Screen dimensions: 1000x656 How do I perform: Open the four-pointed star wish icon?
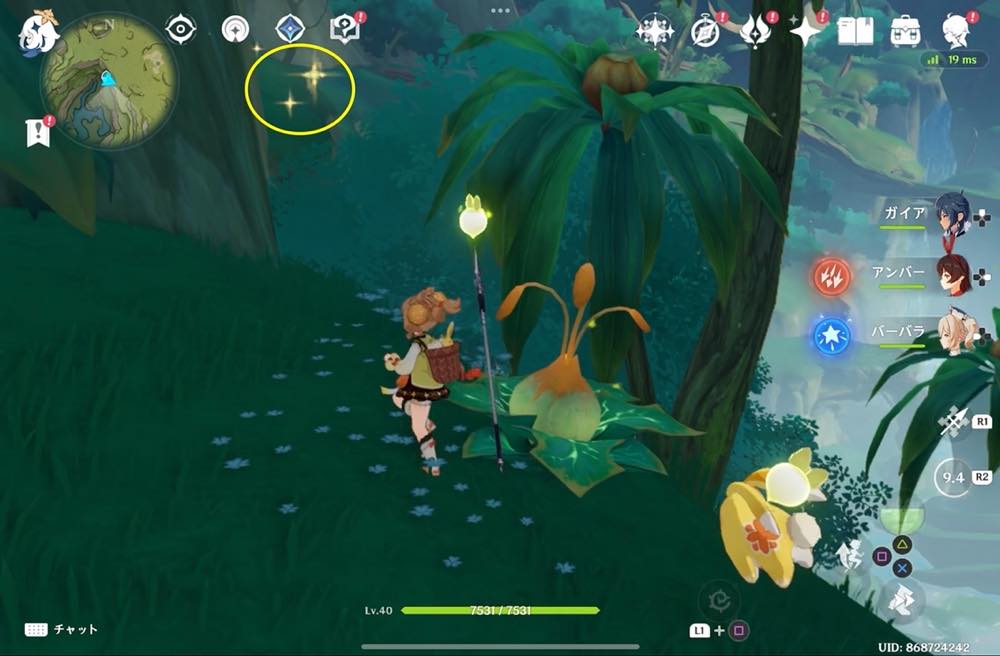click(x=805, y=31)
